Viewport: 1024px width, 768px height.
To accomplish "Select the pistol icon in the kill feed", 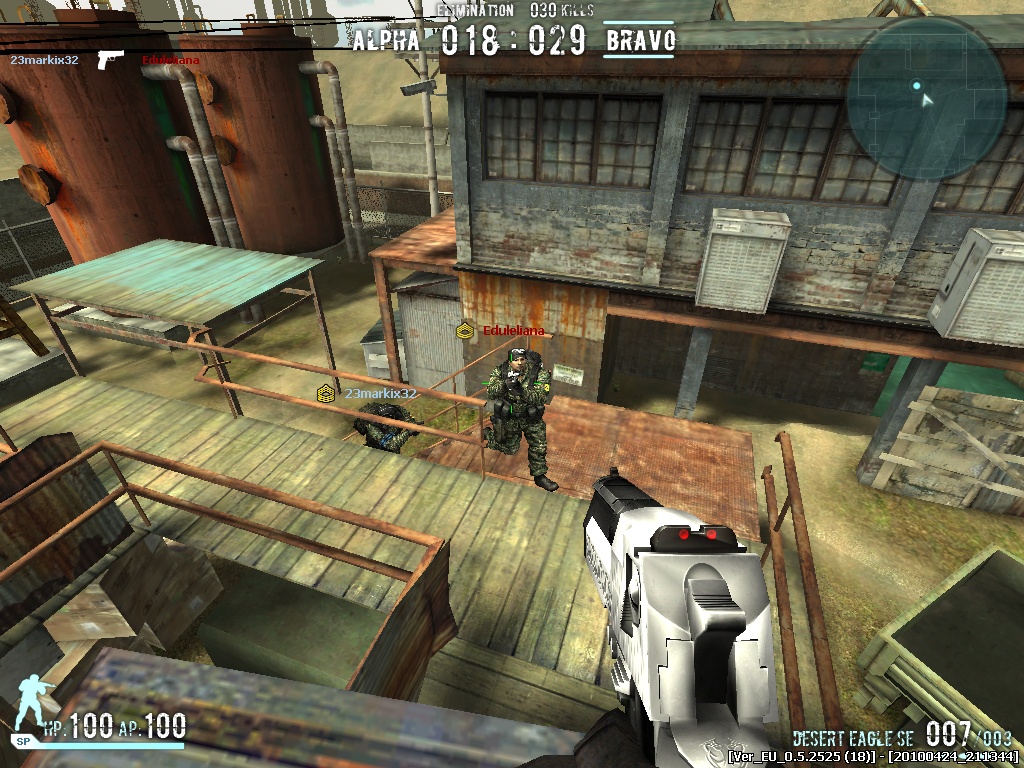I will click(x=110, y=60).
